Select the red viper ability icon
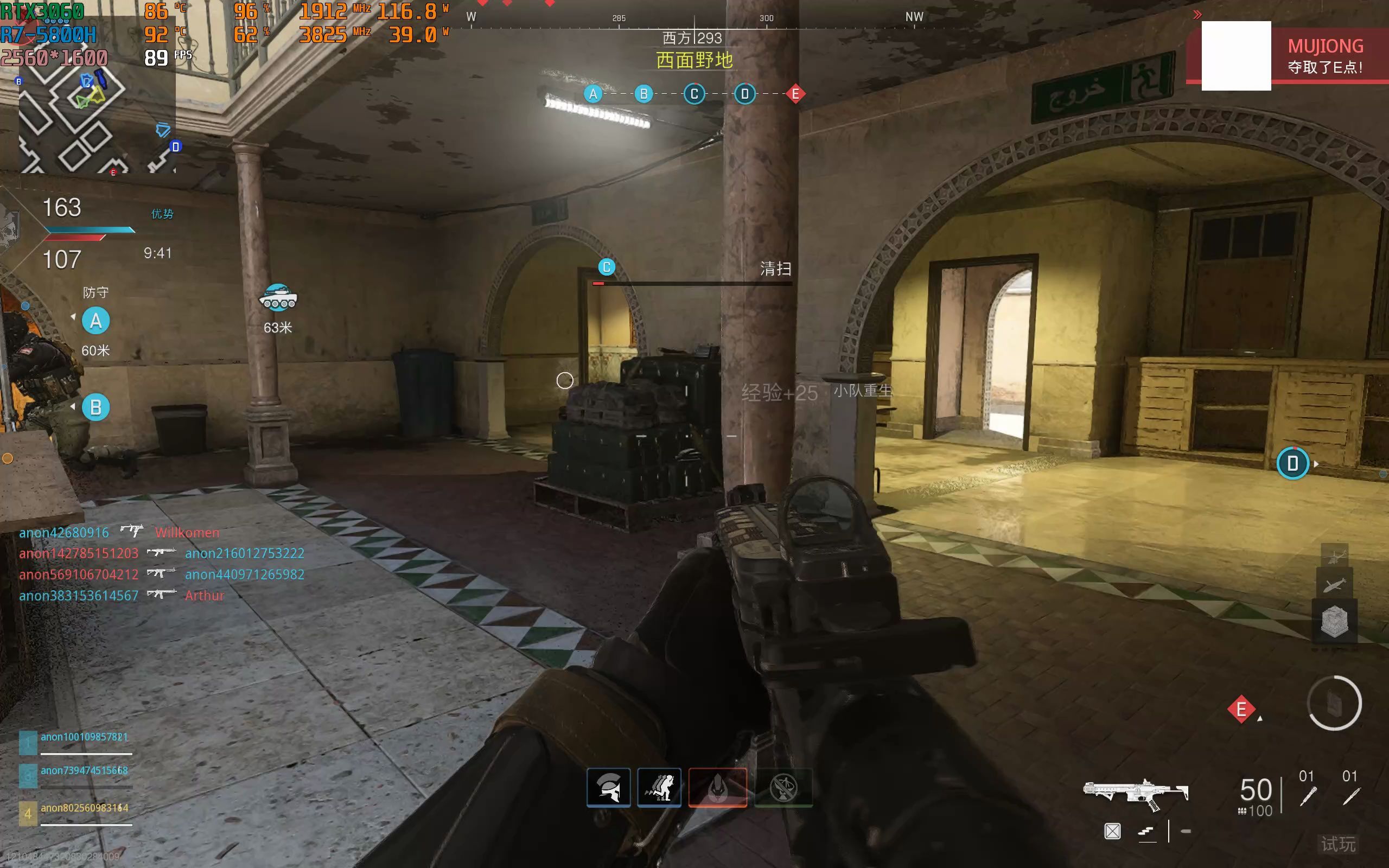The image size is (1389, 868). click(x=718, y=788)
